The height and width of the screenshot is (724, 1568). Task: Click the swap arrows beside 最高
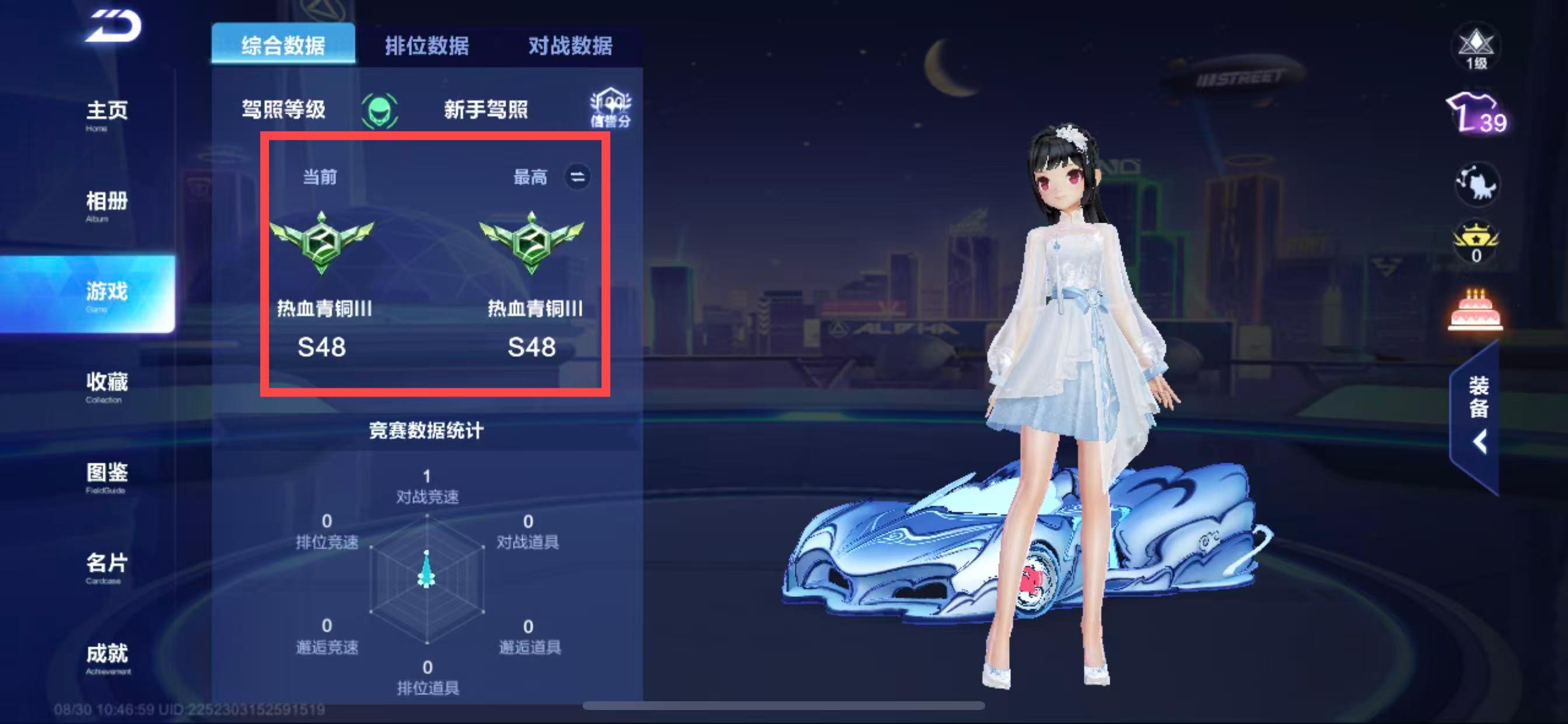coord(577,177)
